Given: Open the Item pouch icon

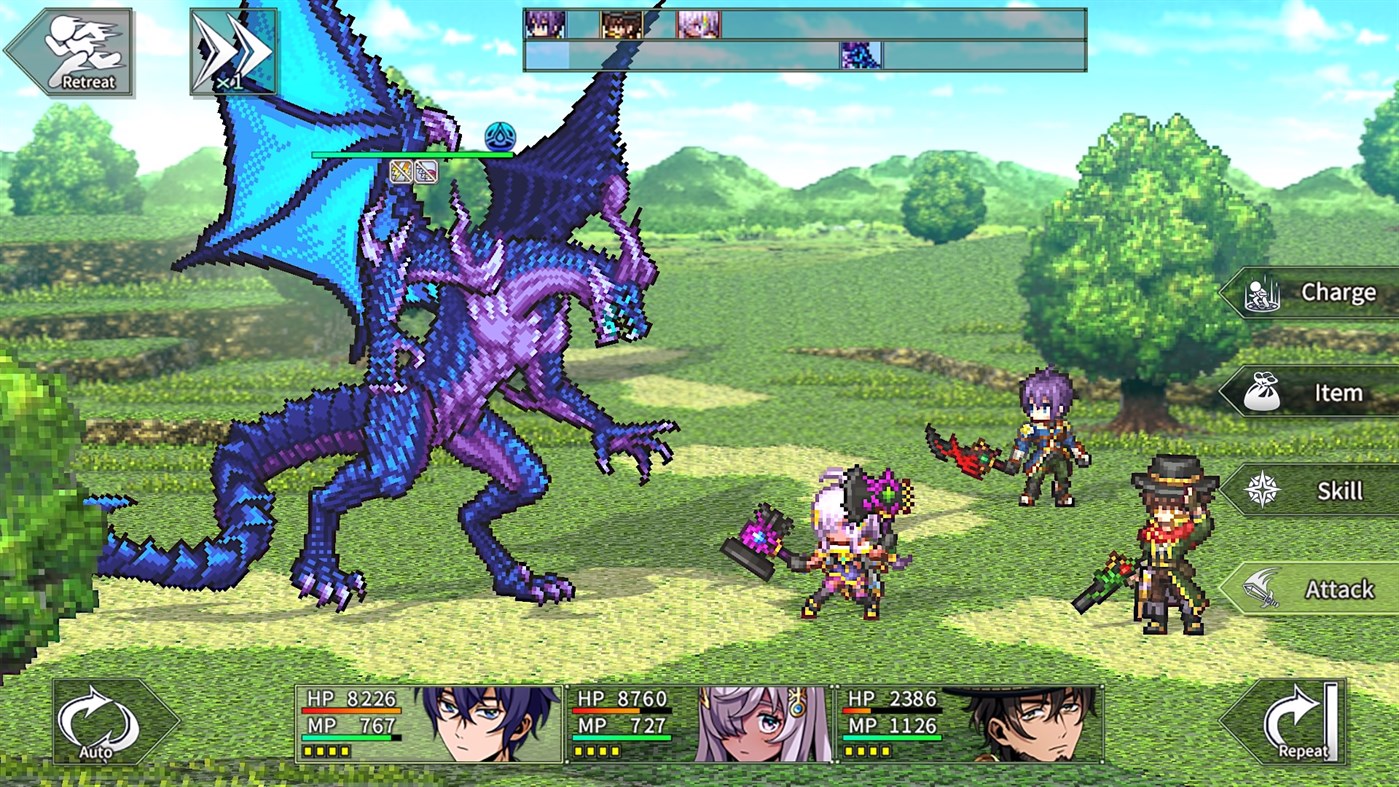Looking at the screenshot, I should [1263, 392].
